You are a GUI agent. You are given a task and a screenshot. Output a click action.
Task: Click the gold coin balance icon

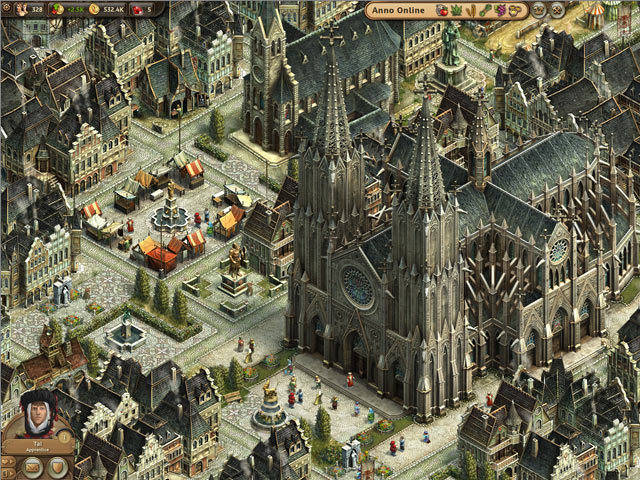pyautogui.click(x=93, y=9)
